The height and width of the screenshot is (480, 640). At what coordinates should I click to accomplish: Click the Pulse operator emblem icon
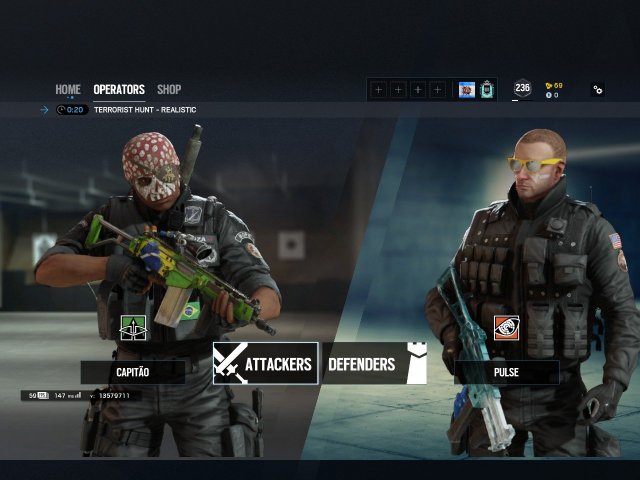[x=506, y=327]
